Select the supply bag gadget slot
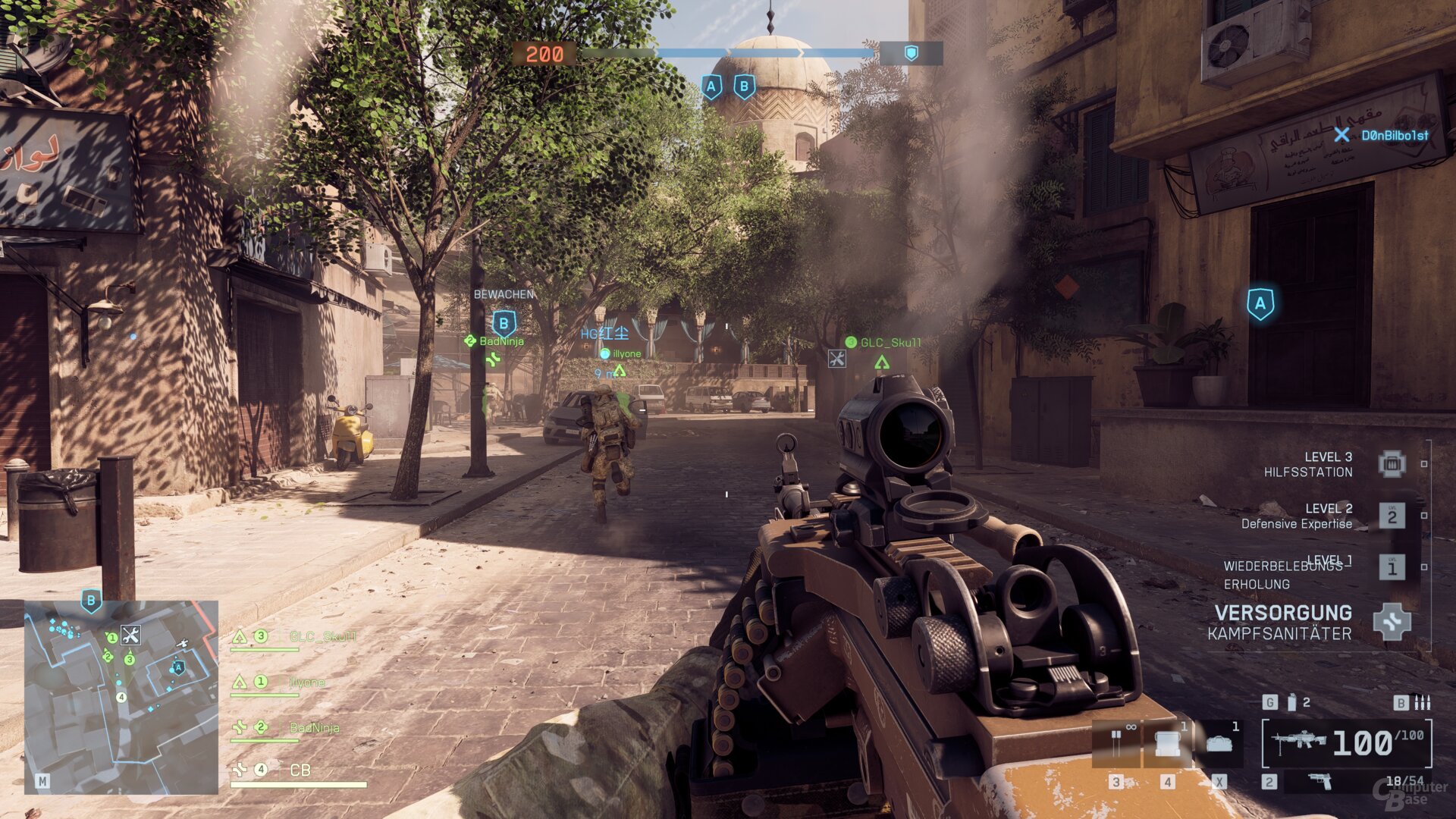 (x=1219, y=743)
